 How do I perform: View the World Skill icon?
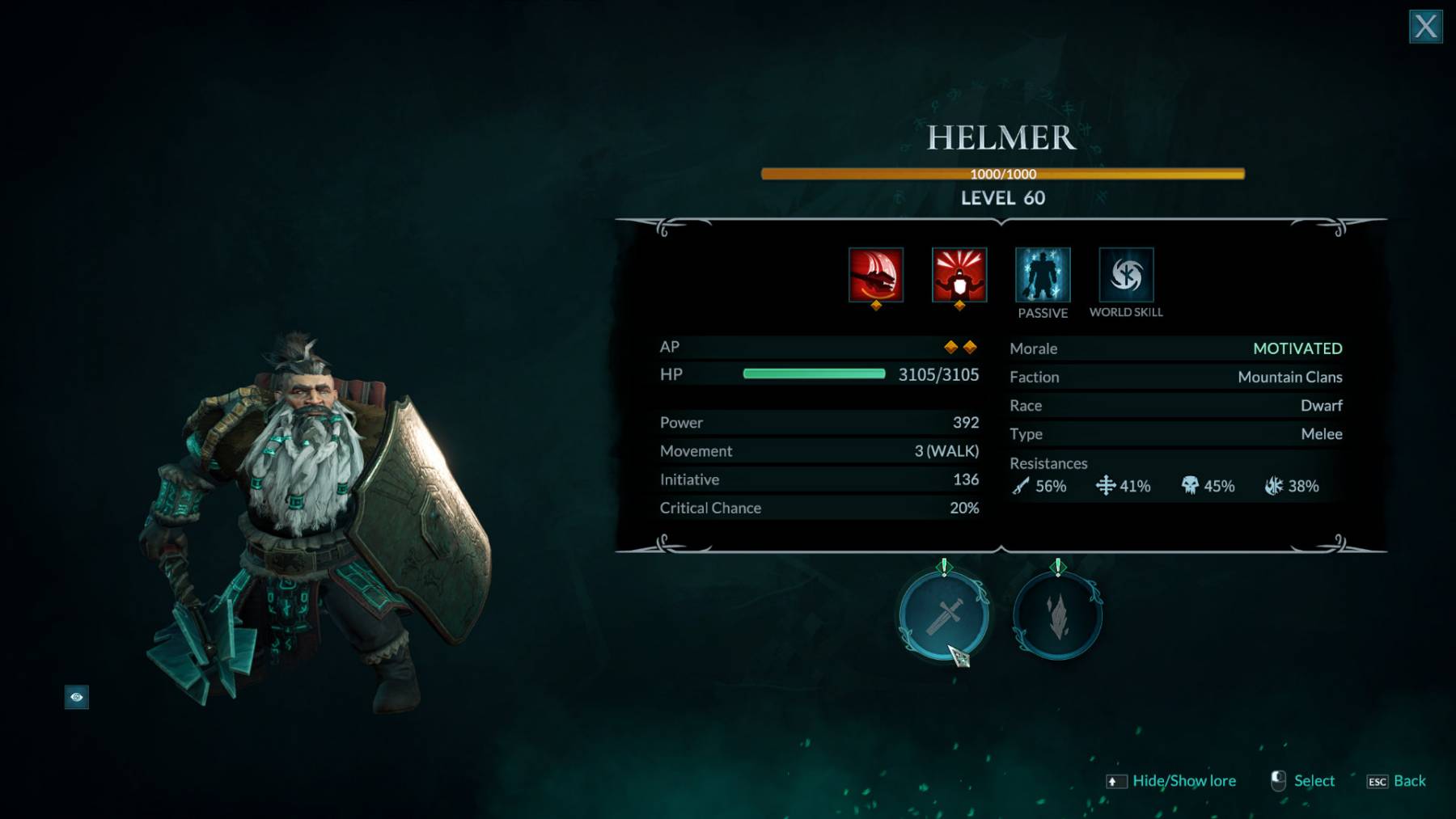pyautogui.click(x=1126, y=275)
